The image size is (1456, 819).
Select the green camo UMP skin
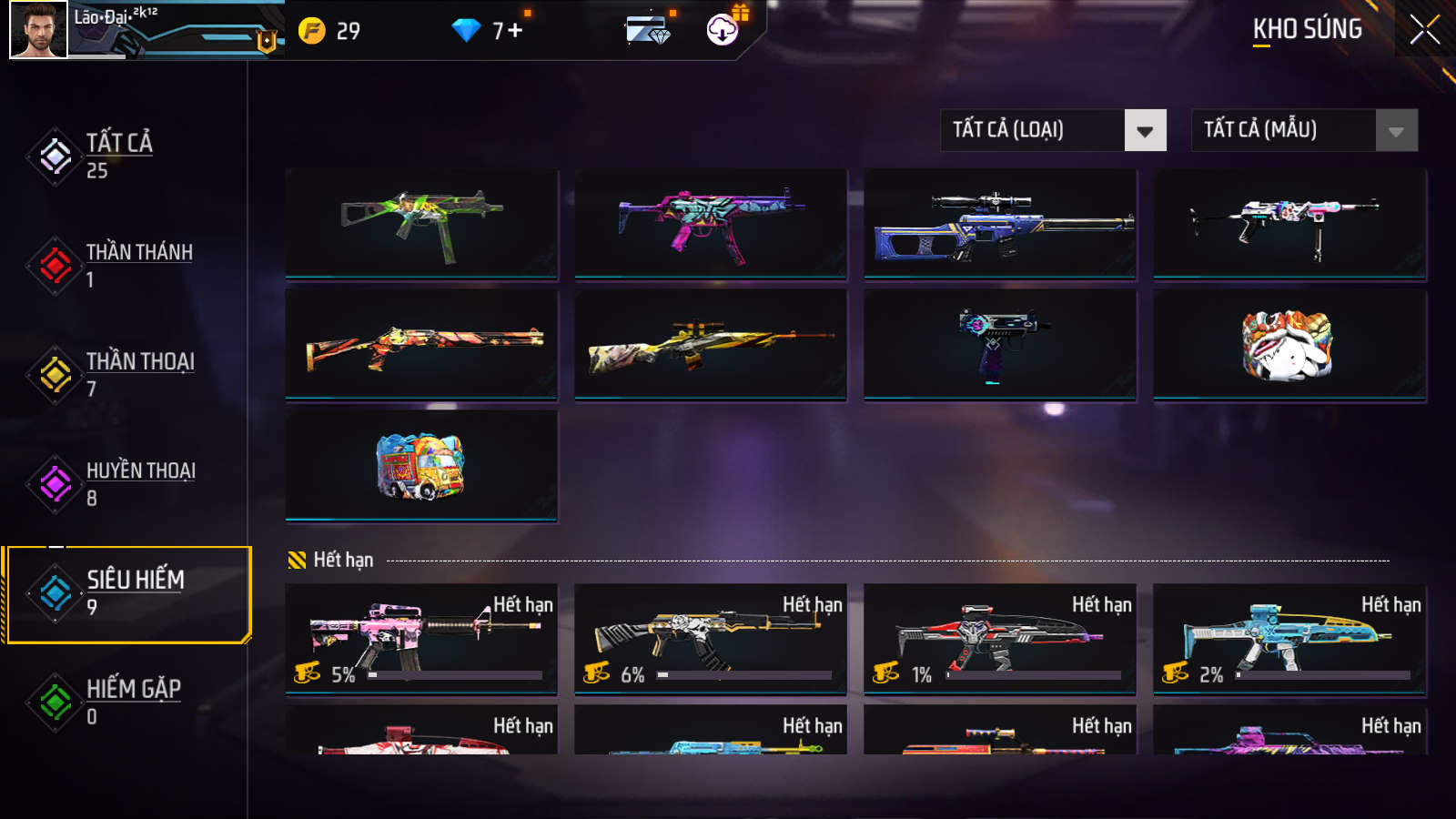click(x=421, y=223)
